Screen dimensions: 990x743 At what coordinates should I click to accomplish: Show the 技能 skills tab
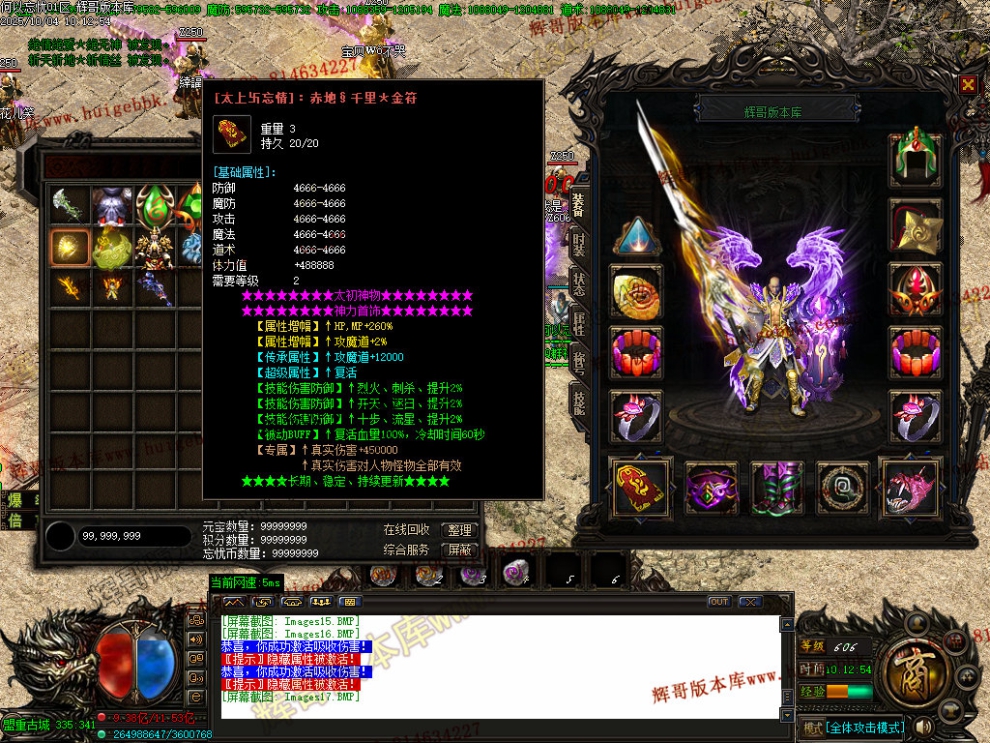579,401
